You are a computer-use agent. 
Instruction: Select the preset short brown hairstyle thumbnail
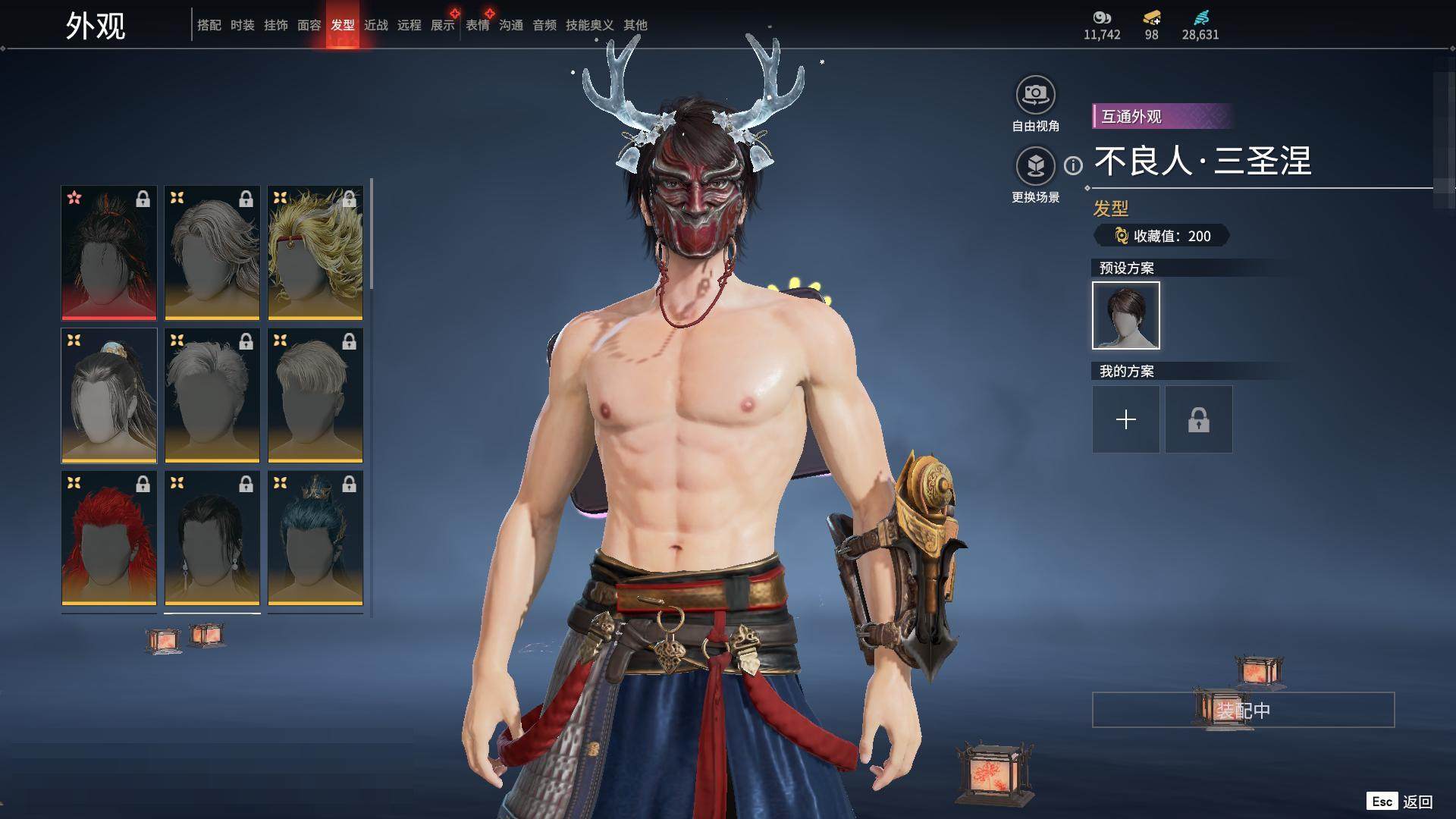pos(1125,315)
